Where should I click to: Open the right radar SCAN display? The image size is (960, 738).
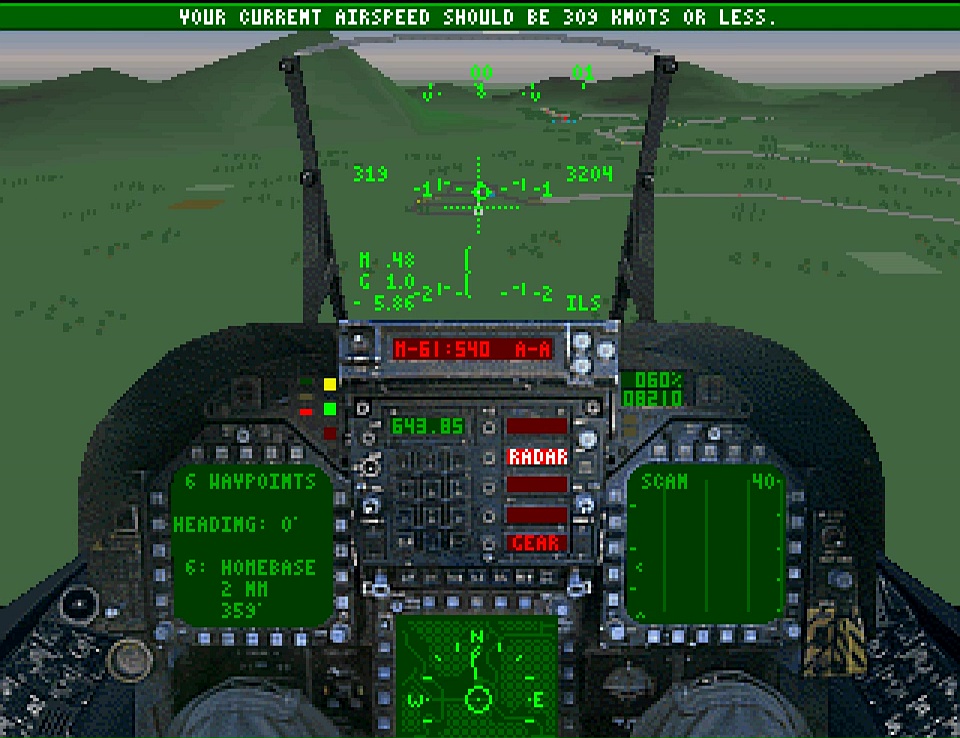point(708,543)
